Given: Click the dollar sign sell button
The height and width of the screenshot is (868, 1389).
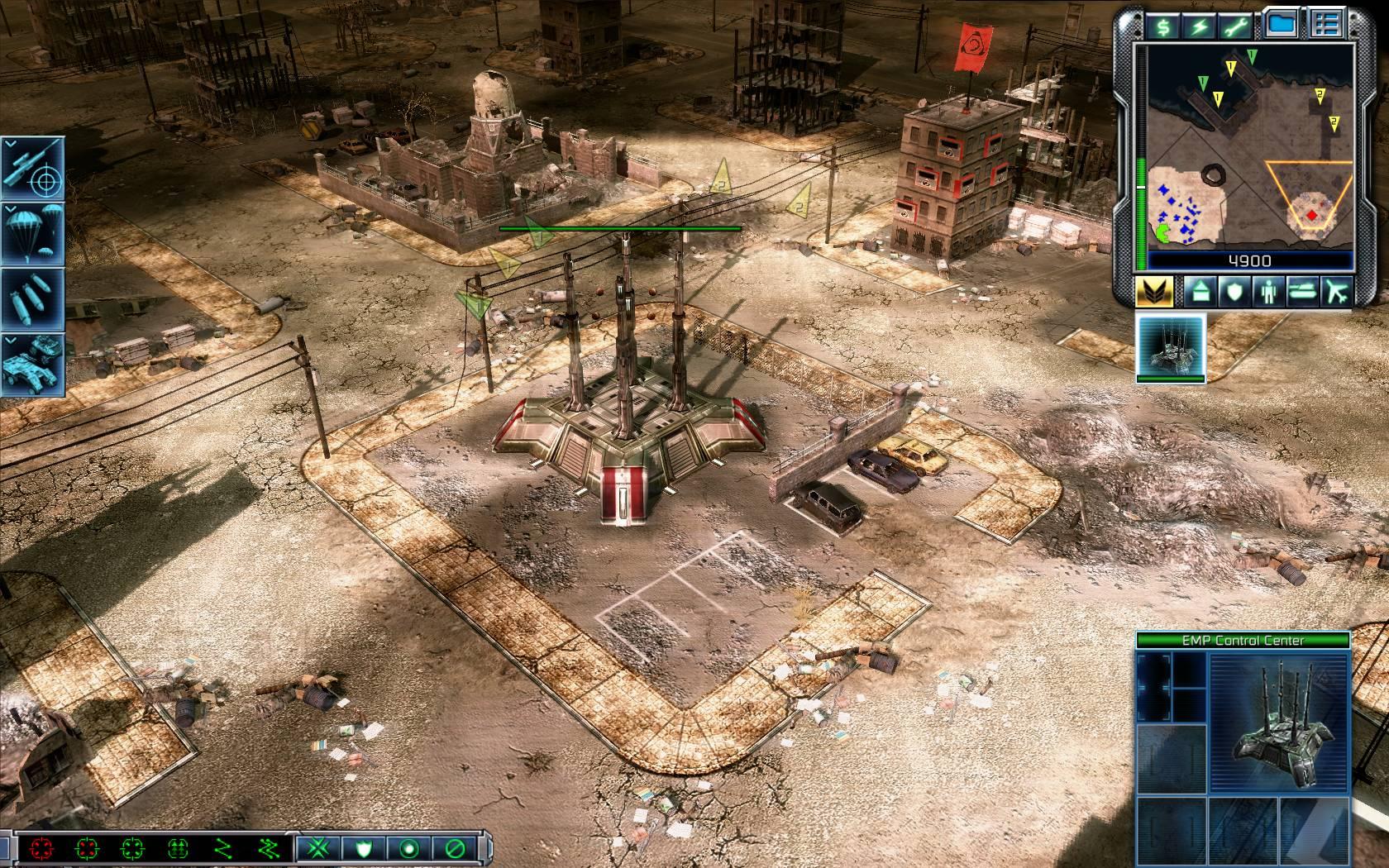Looking at the screenshot, I should click(x=1163, y=26).
